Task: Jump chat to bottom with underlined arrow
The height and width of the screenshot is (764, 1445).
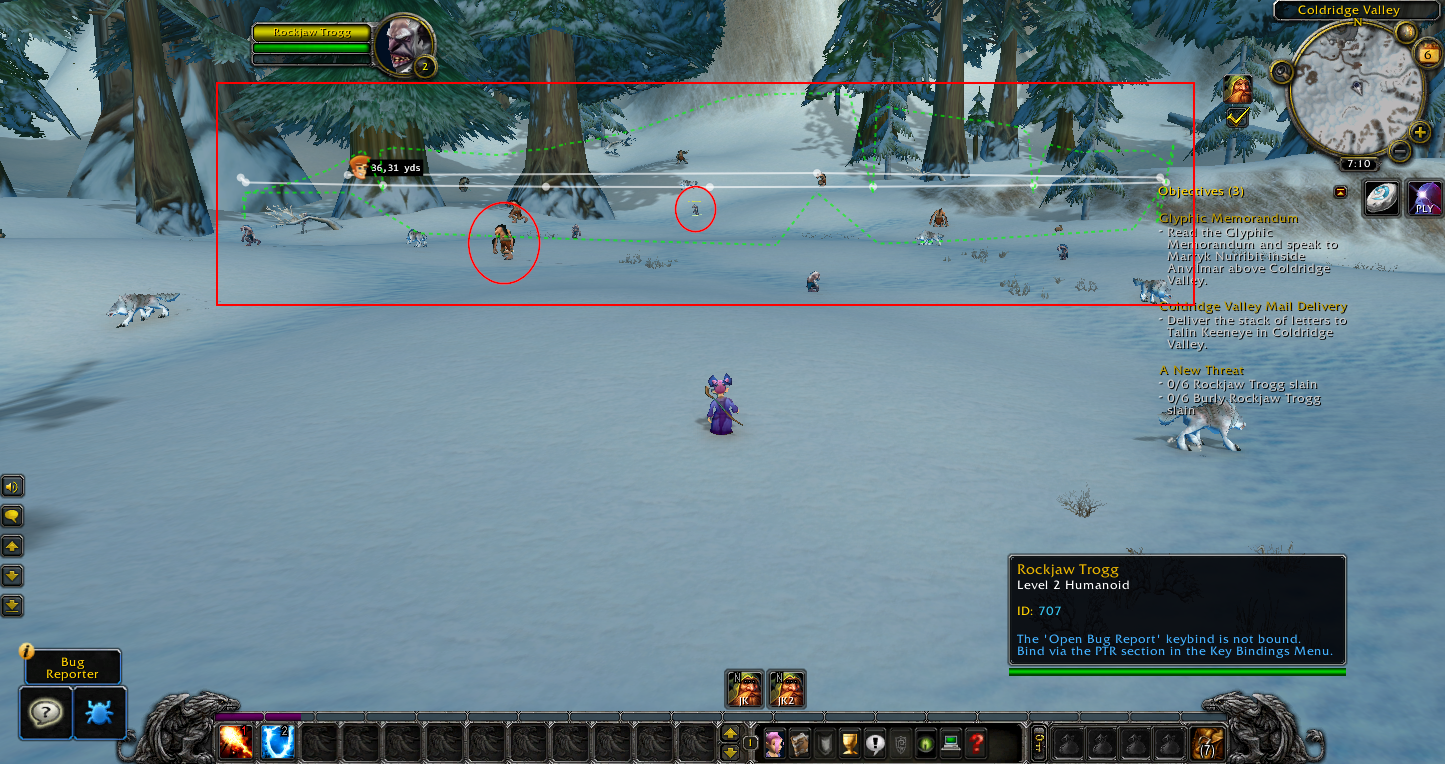Action: (12, 605)
